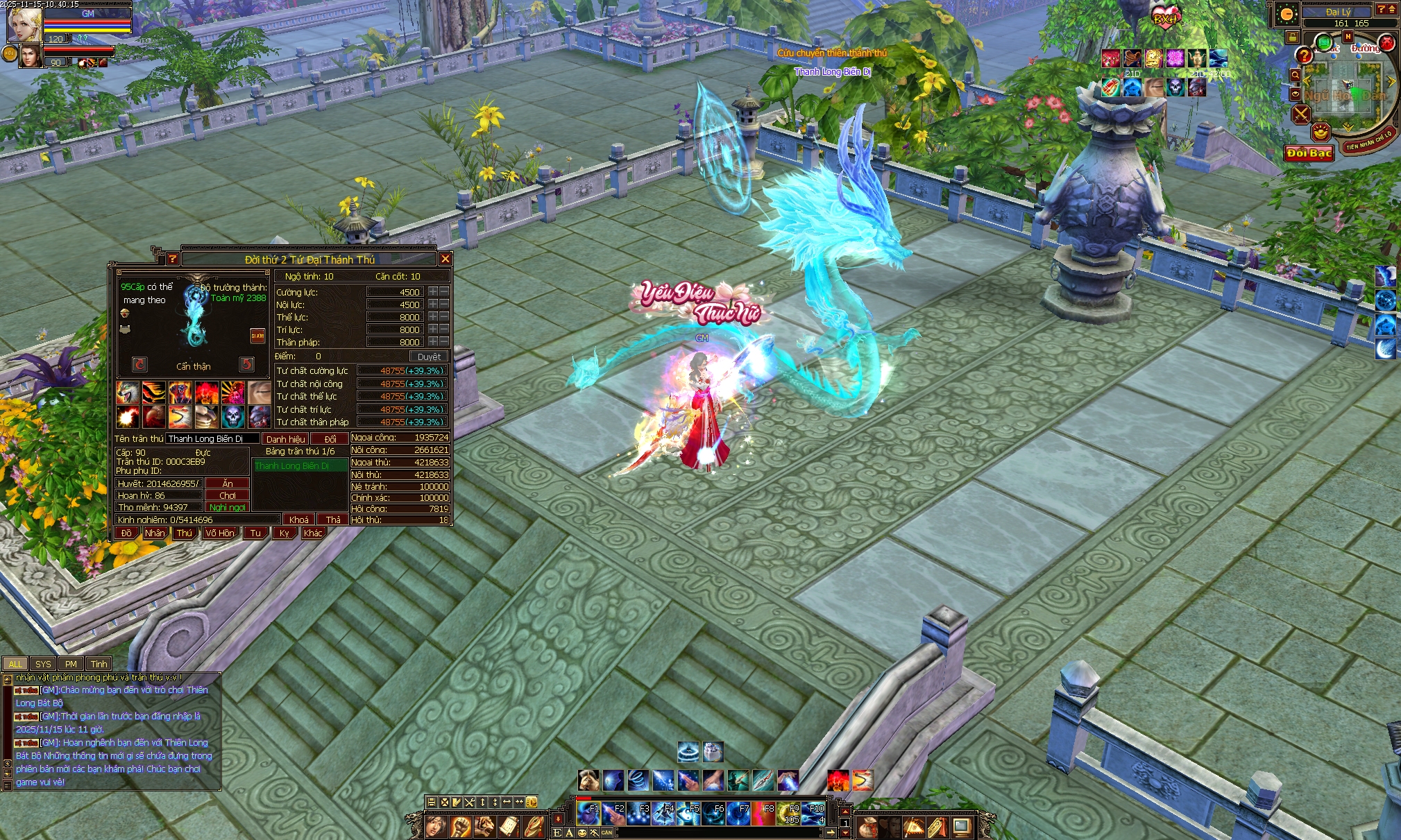Lock the pet using Khoá
This screenshot has width=1401, height=840.
click(299, 520)
